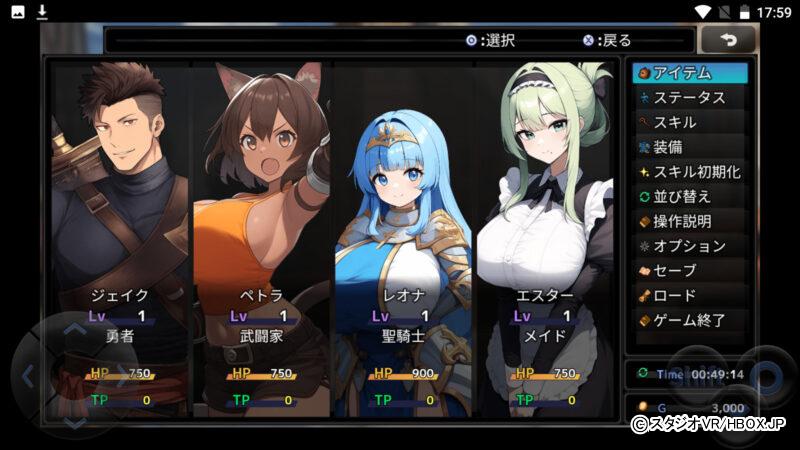Open the 並び替え formation option
This screenshot has width=800, height=450.
coord(690,197)
